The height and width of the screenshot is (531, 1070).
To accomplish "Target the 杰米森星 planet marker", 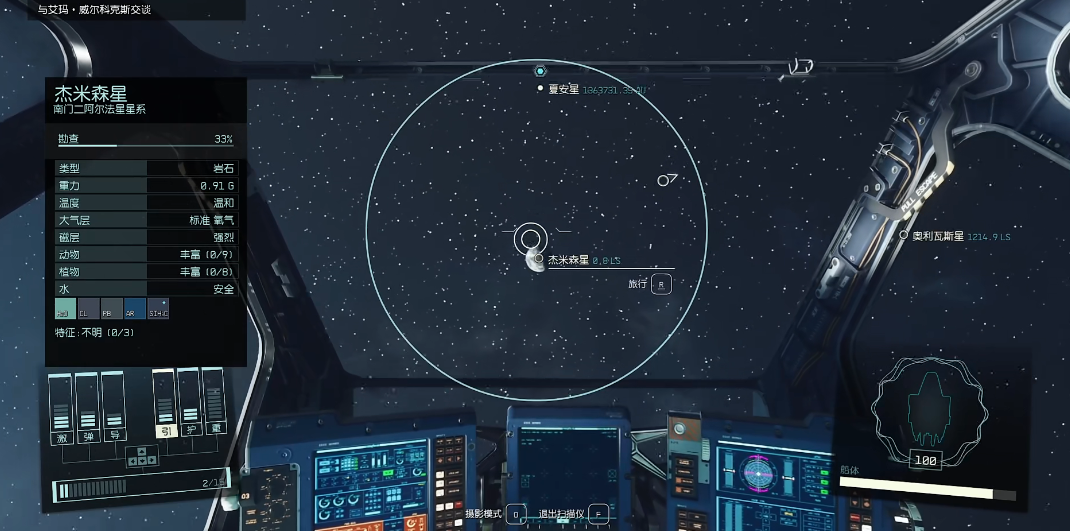I will [538, 259].
